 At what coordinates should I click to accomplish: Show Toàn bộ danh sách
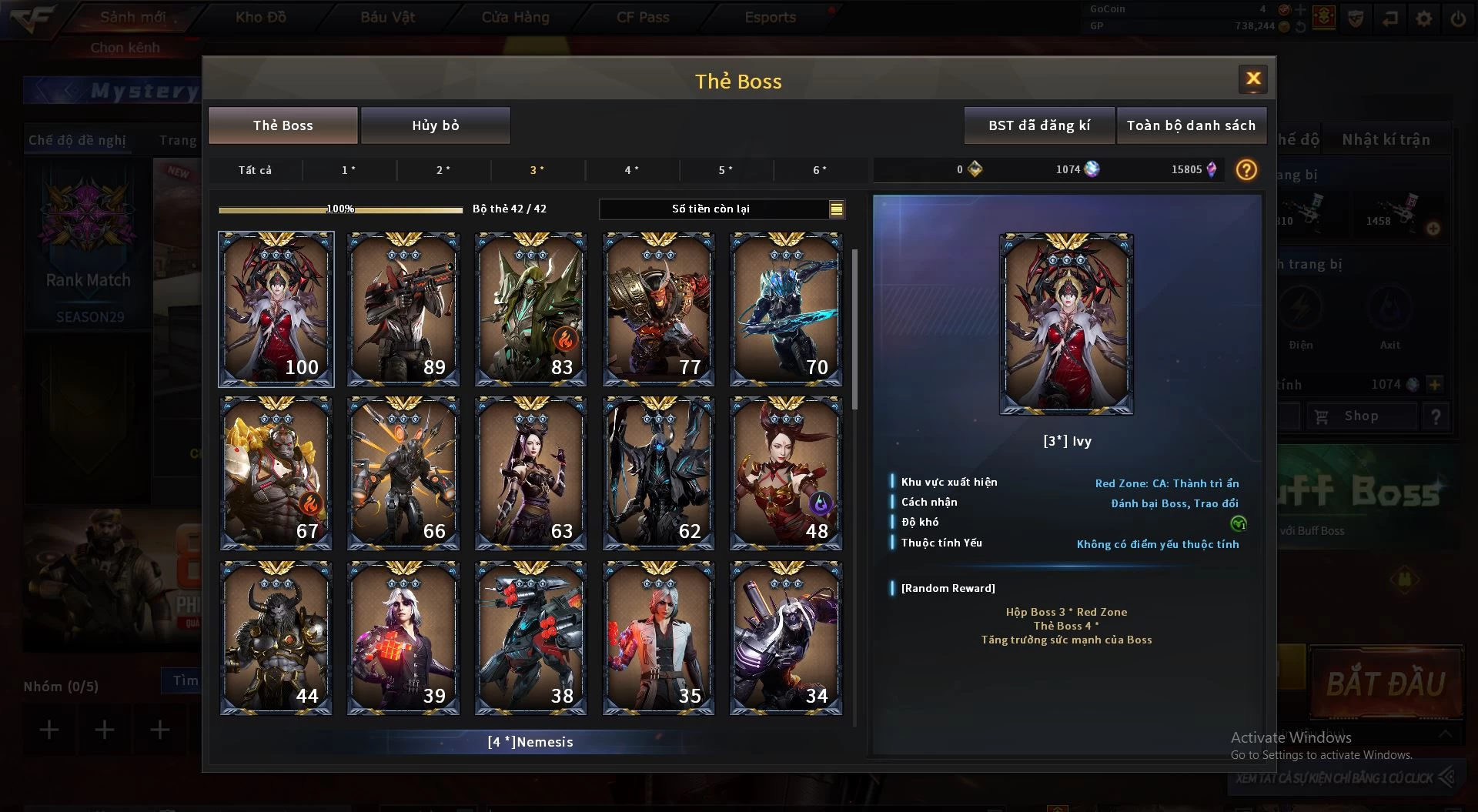(x=1190, y=125)
